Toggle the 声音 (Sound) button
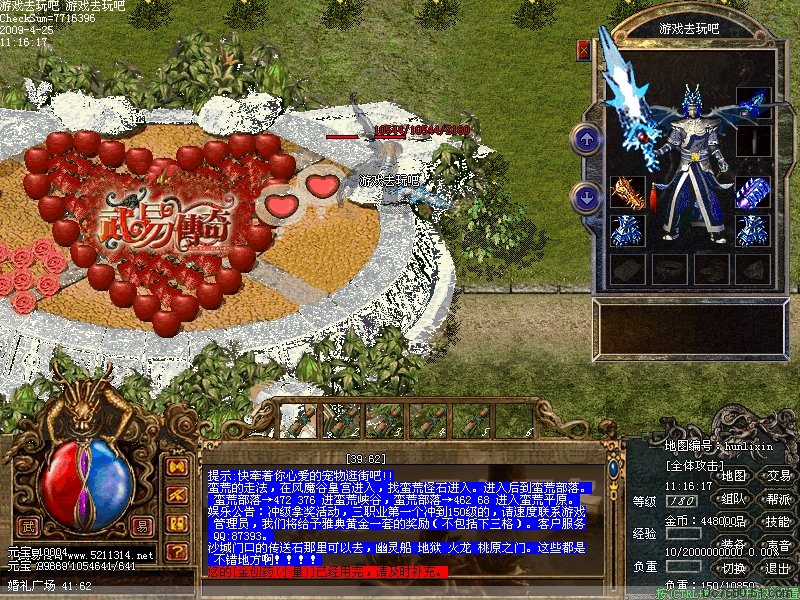Viewport: 800px width, 600px height. 778,545
